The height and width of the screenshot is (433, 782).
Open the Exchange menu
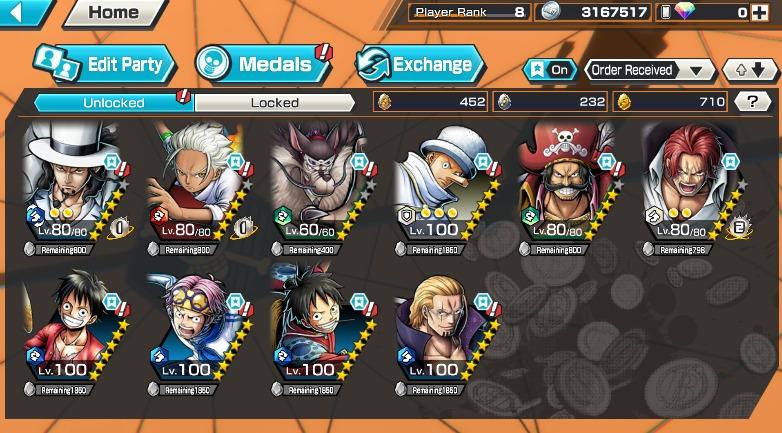pos(420,65)
